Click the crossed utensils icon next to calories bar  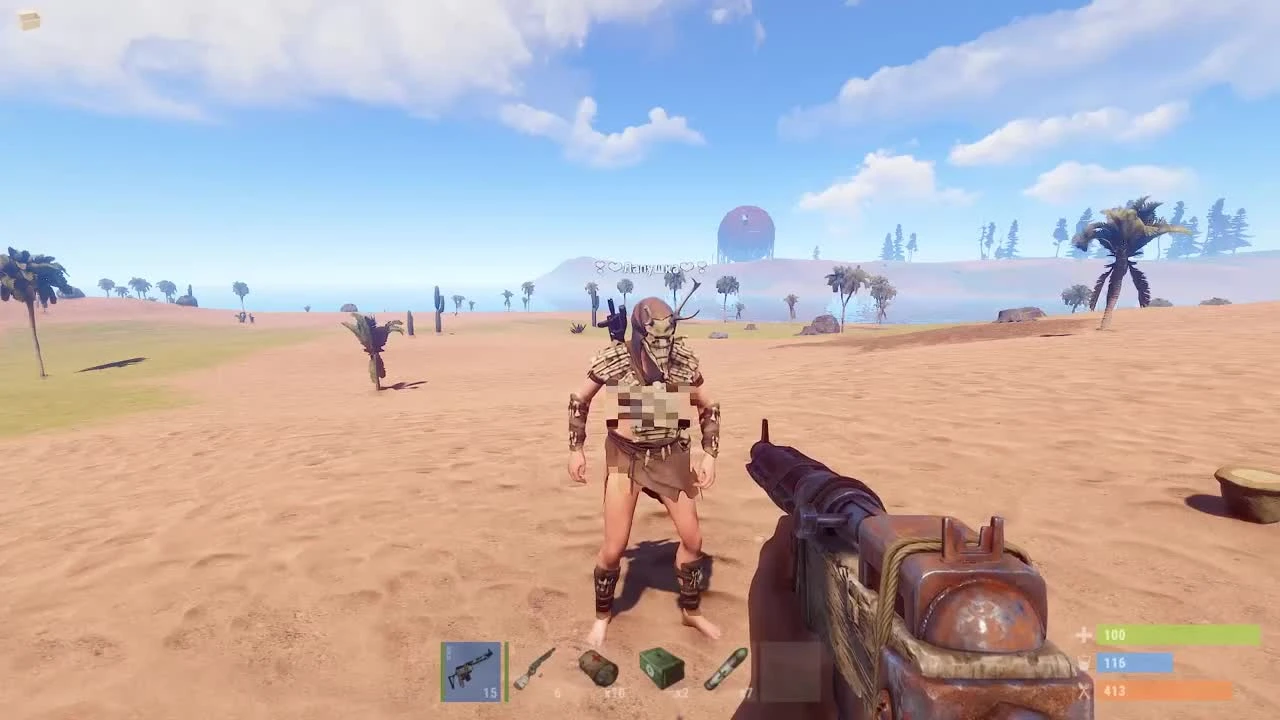point(1084,691)
